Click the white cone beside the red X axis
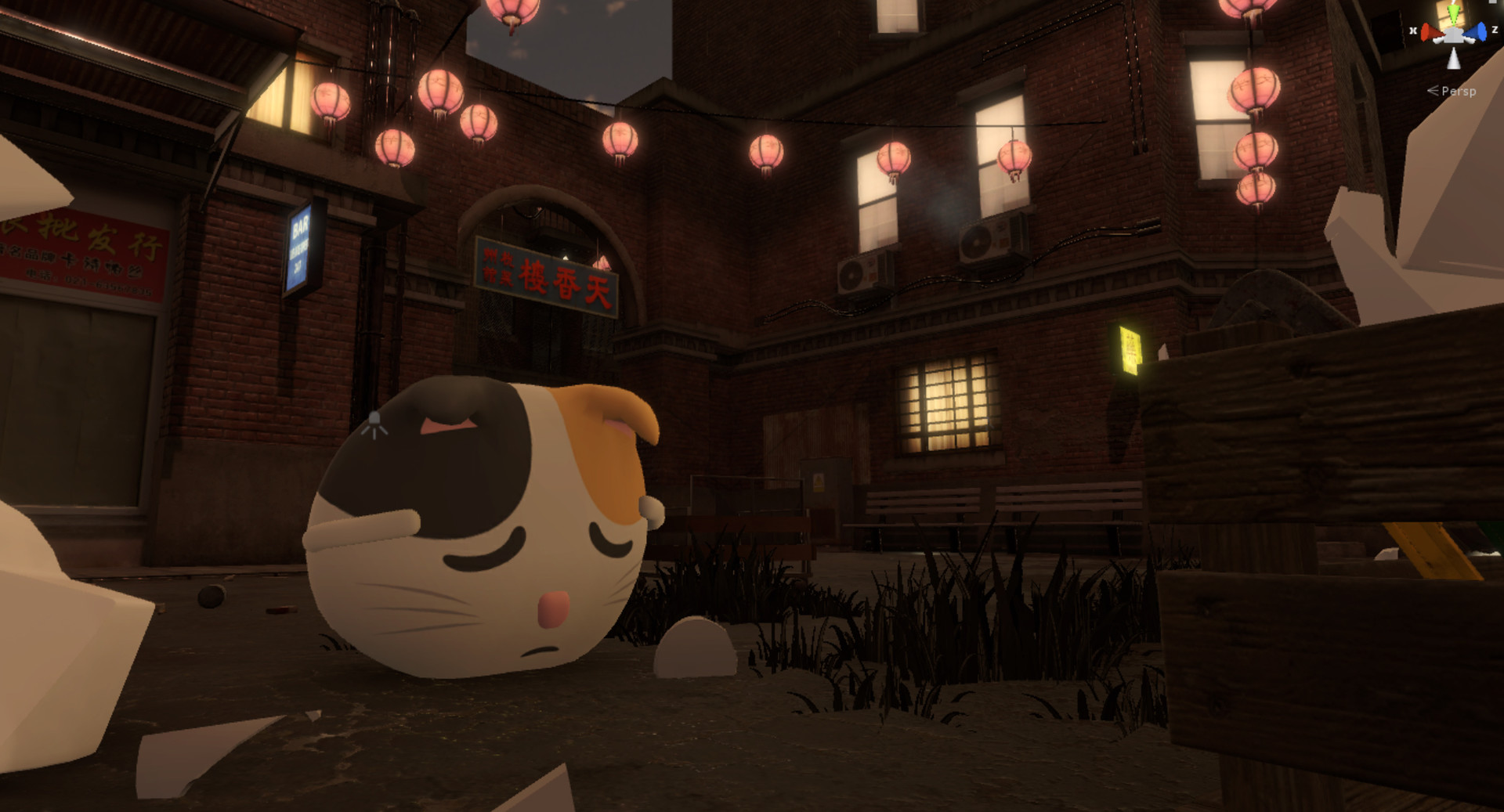The height and width of the screenshot is (812, 1504). click(1437, 41)
